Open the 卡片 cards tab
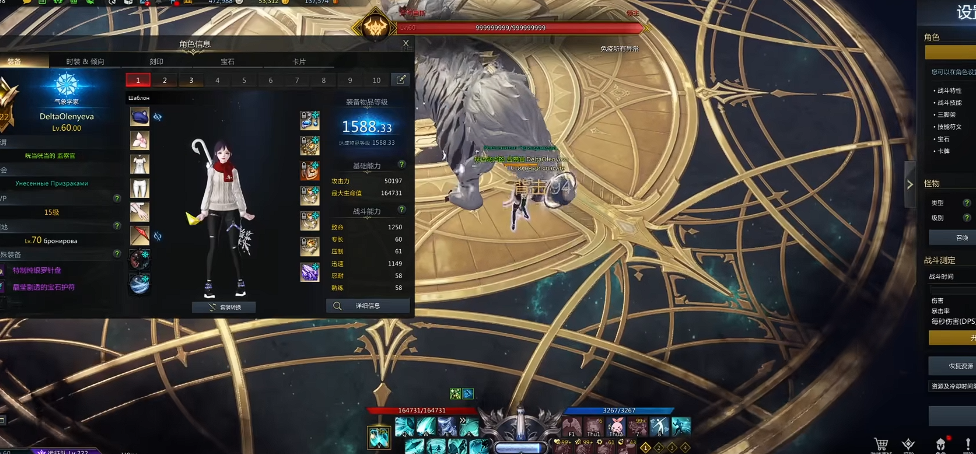Viewport: 976px width, 454px height. (x=299, y=61)
